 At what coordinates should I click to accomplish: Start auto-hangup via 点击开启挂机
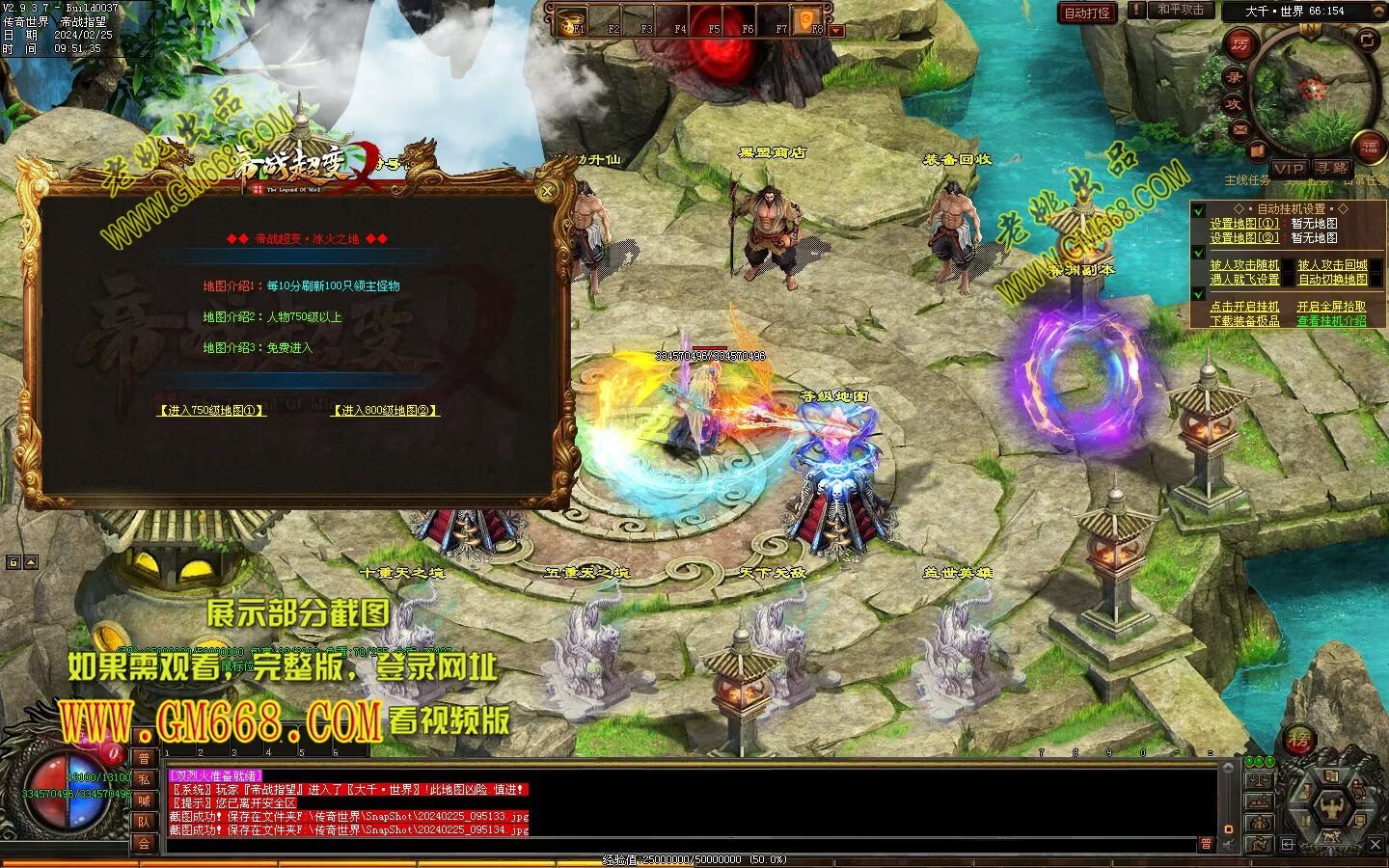(x=1244, y=307)
